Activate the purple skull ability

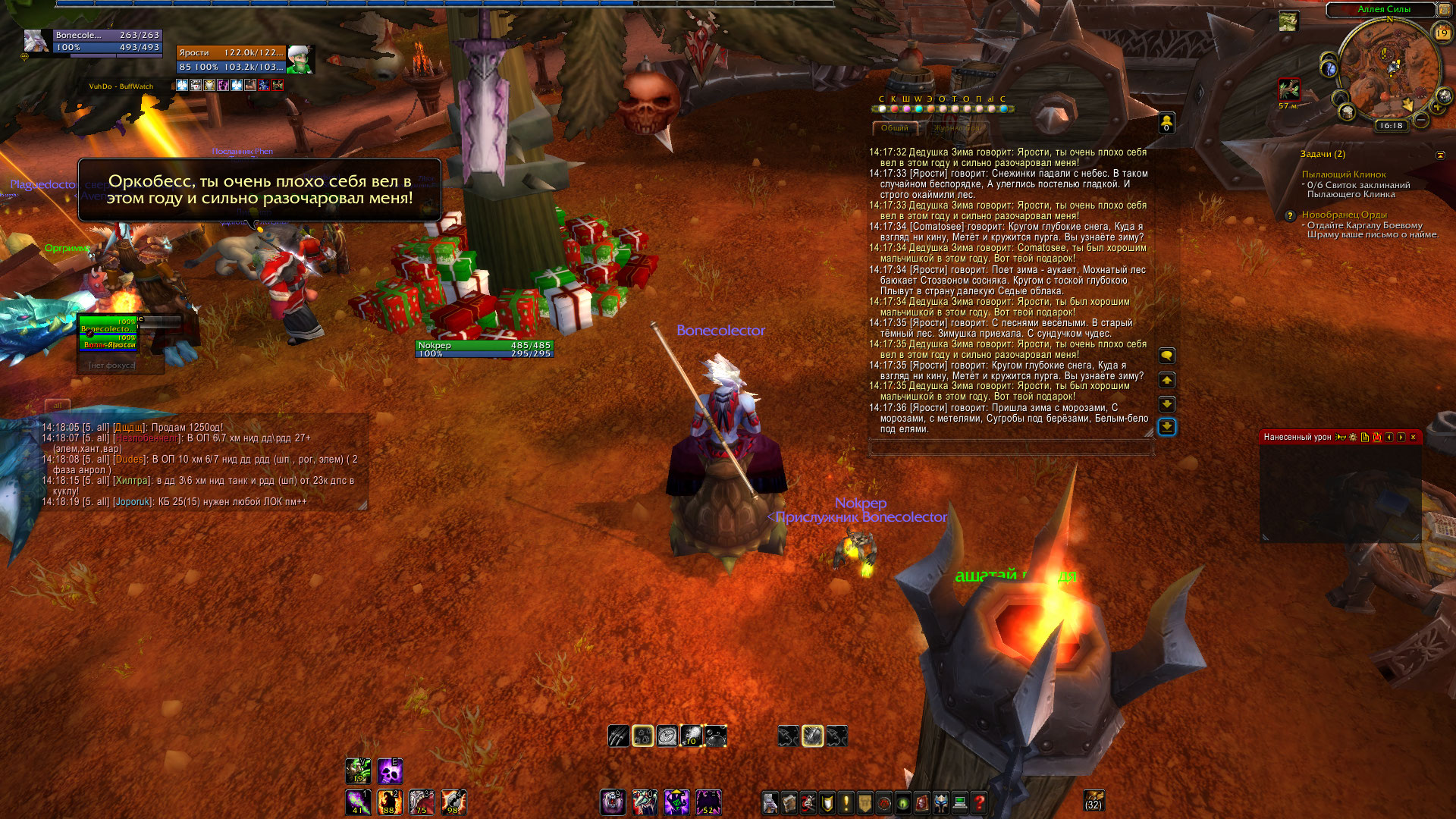pos(390,771)
